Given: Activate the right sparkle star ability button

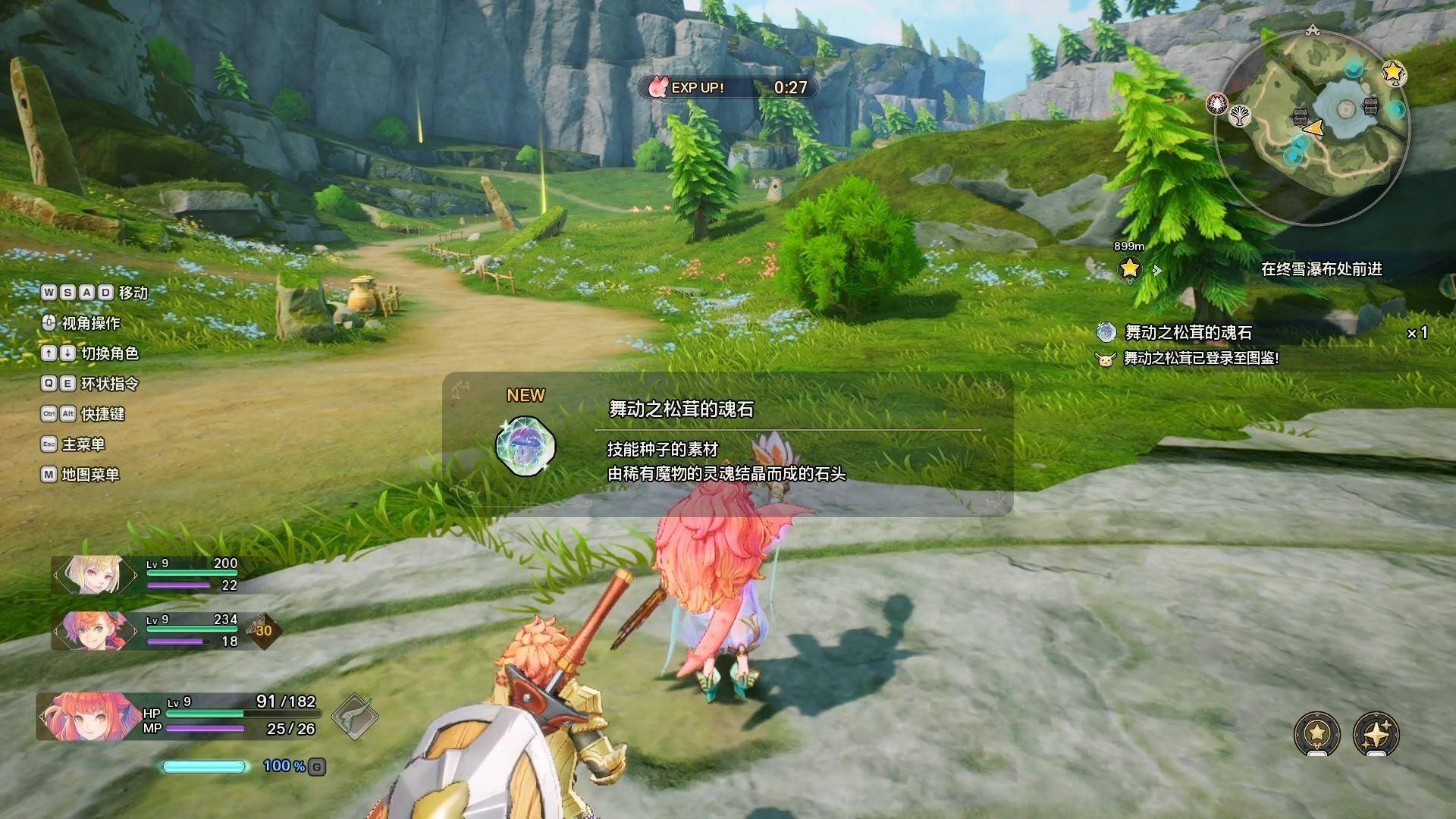Looking at the screenshot, I should click(x=1376, y=733).
